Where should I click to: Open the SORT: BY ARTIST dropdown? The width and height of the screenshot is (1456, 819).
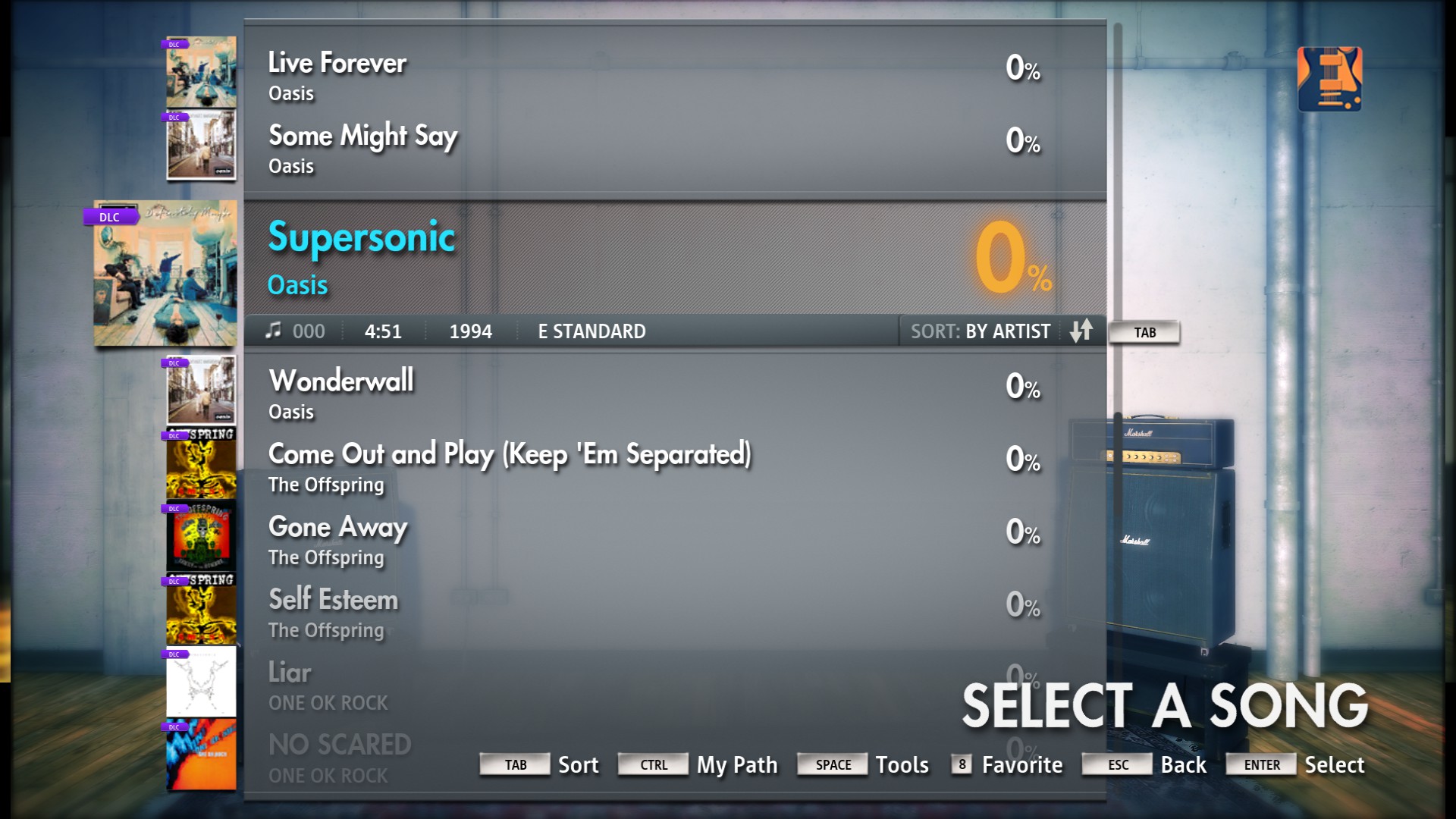(x=981, y=331)
